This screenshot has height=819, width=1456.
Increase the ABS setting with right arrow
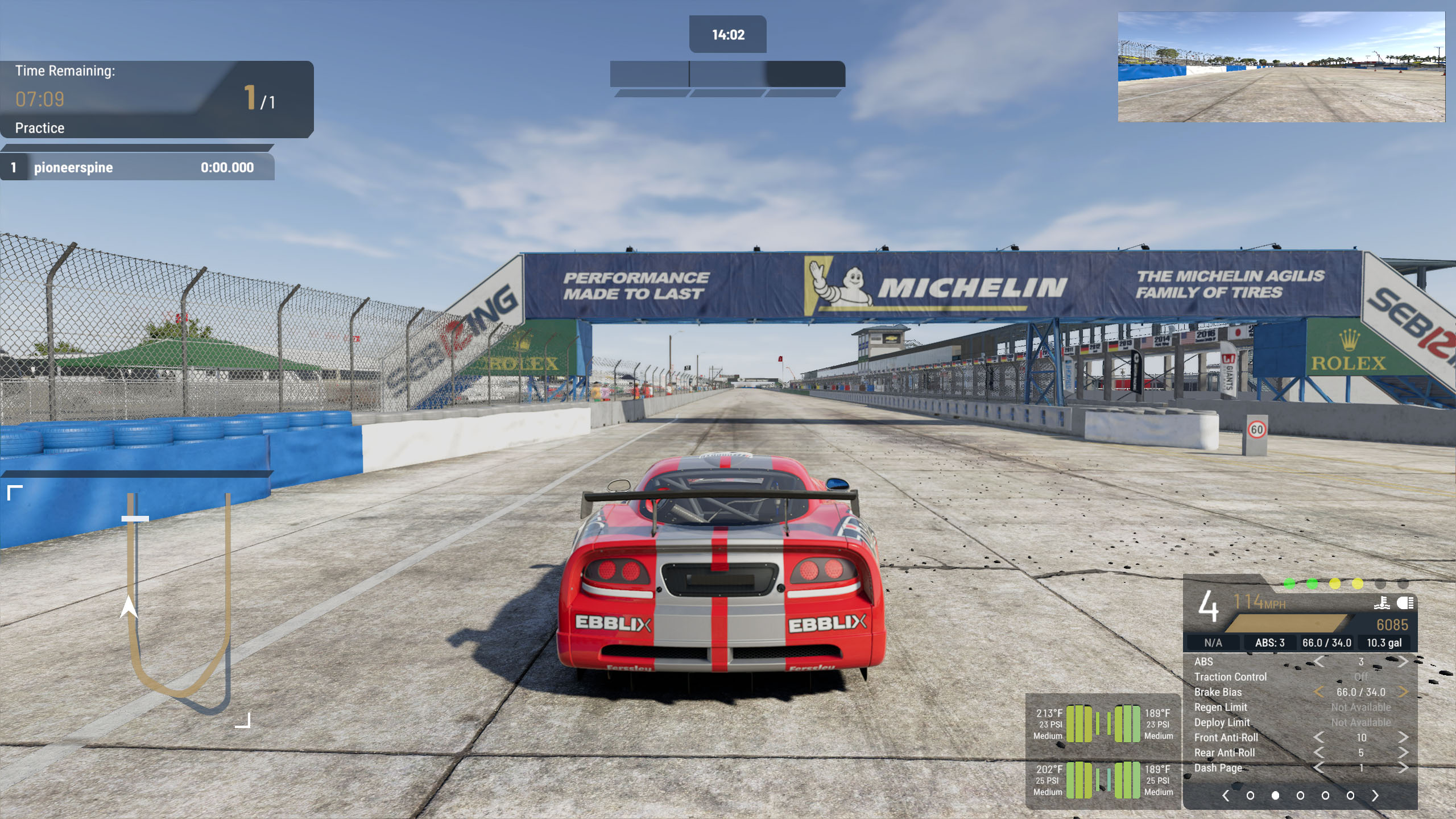tap(1403, 661)
